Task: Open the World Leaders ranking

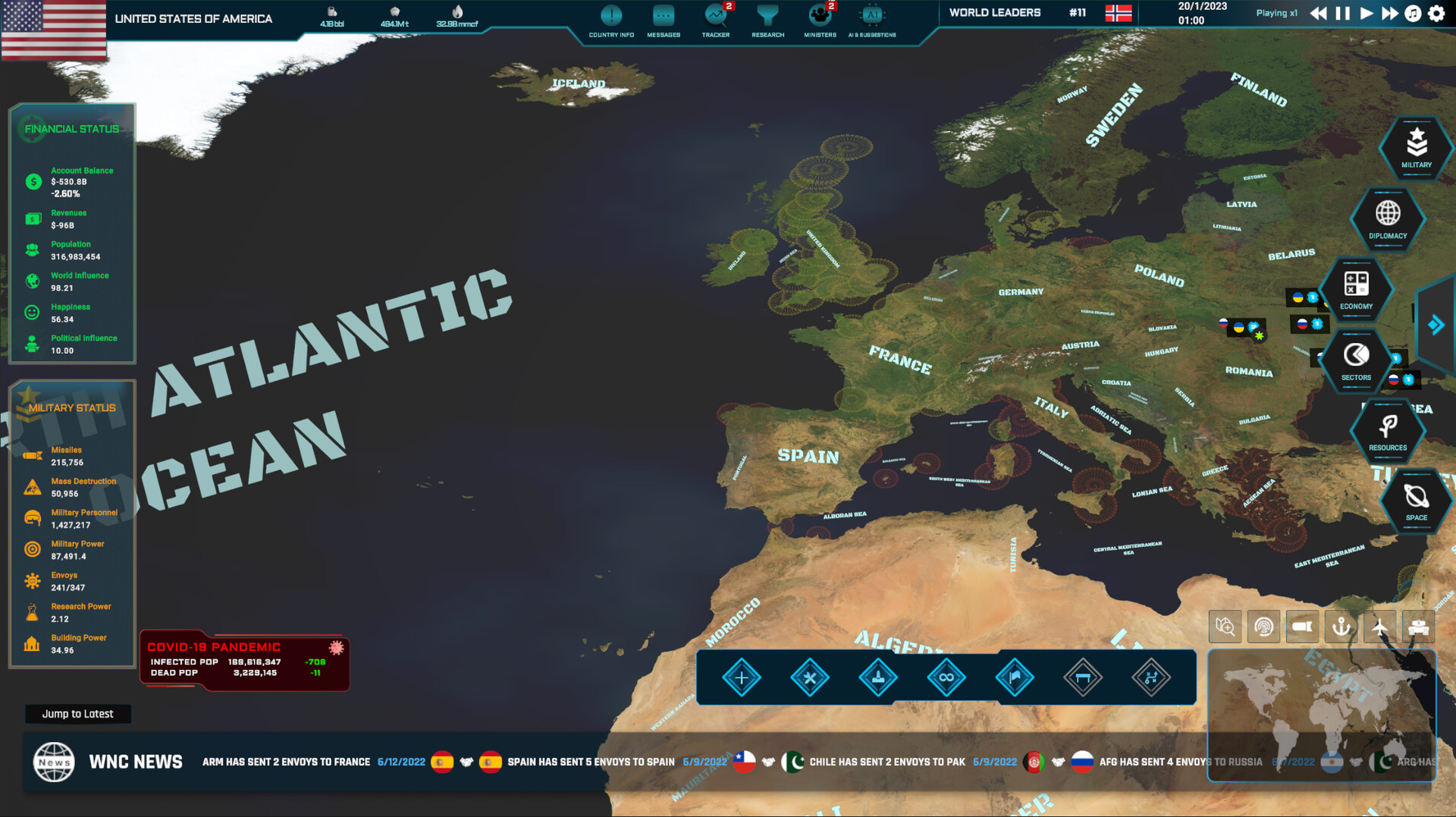Action: tap(995, 12)
